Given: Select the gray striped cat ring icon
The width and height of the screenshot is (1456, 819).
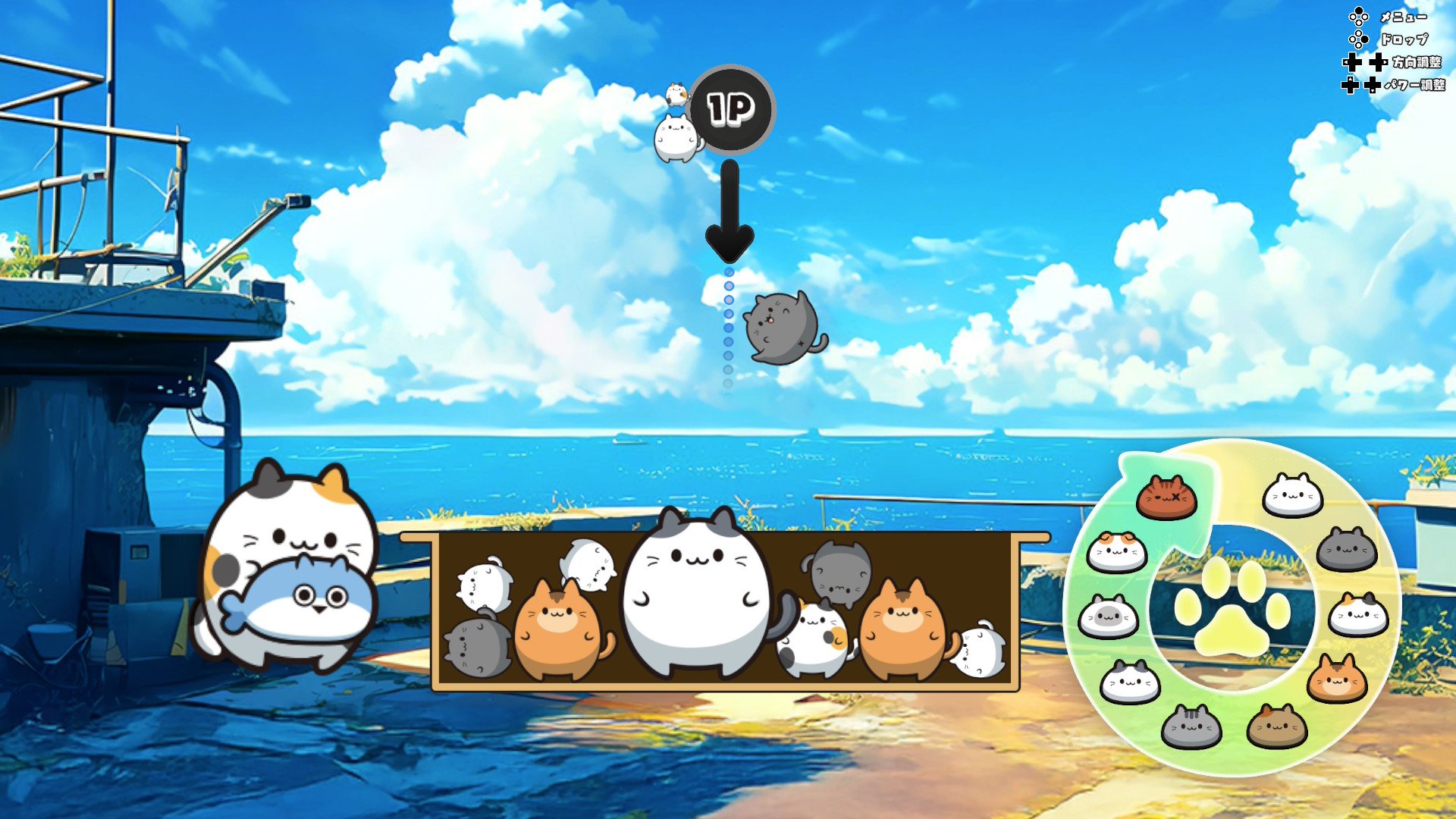Looking at the screenshot, I should [x=1191, y=726].
